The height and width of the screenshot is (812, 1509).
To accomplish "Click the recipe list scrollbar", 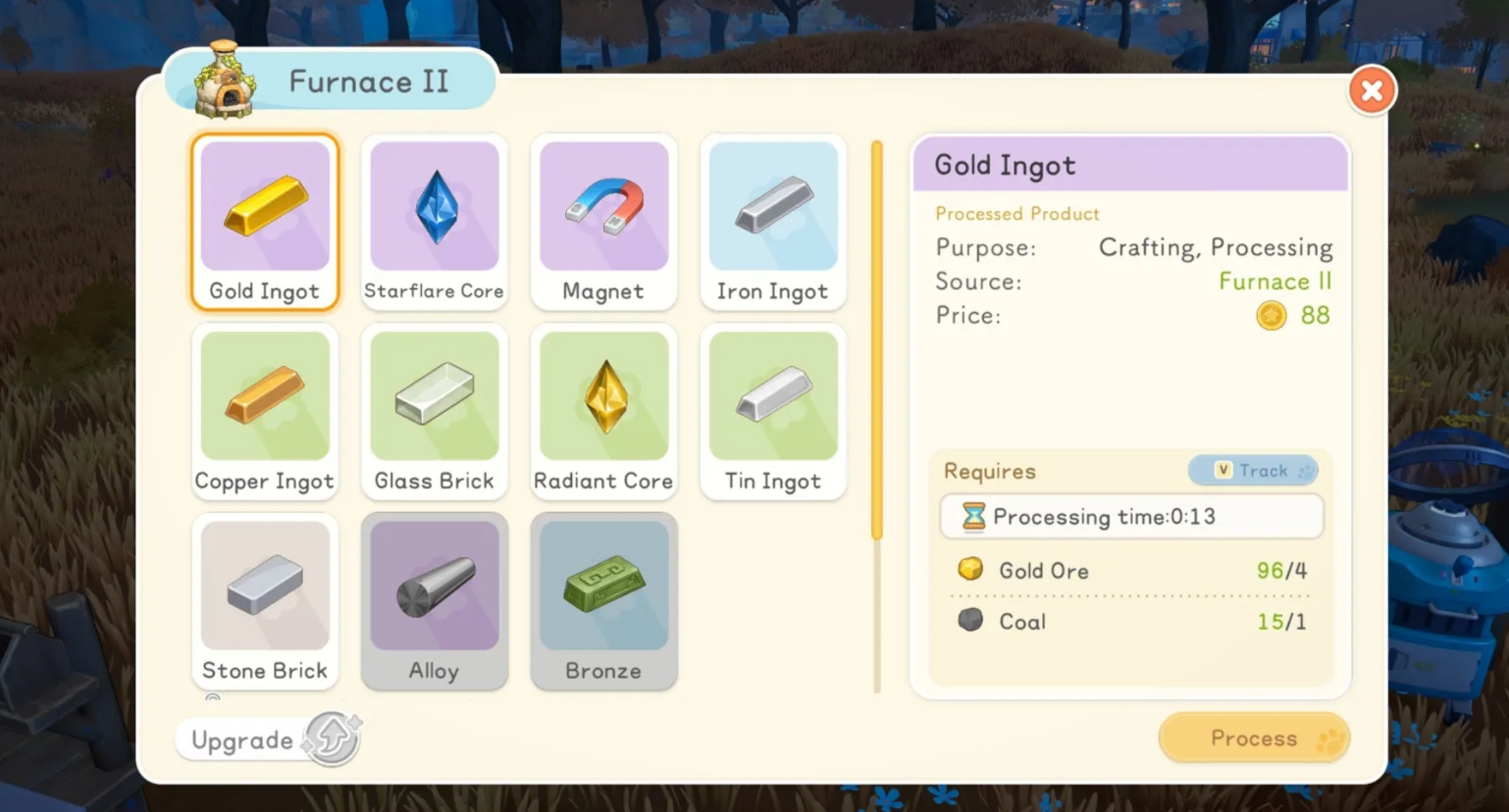I will click(x=877, y=340).
